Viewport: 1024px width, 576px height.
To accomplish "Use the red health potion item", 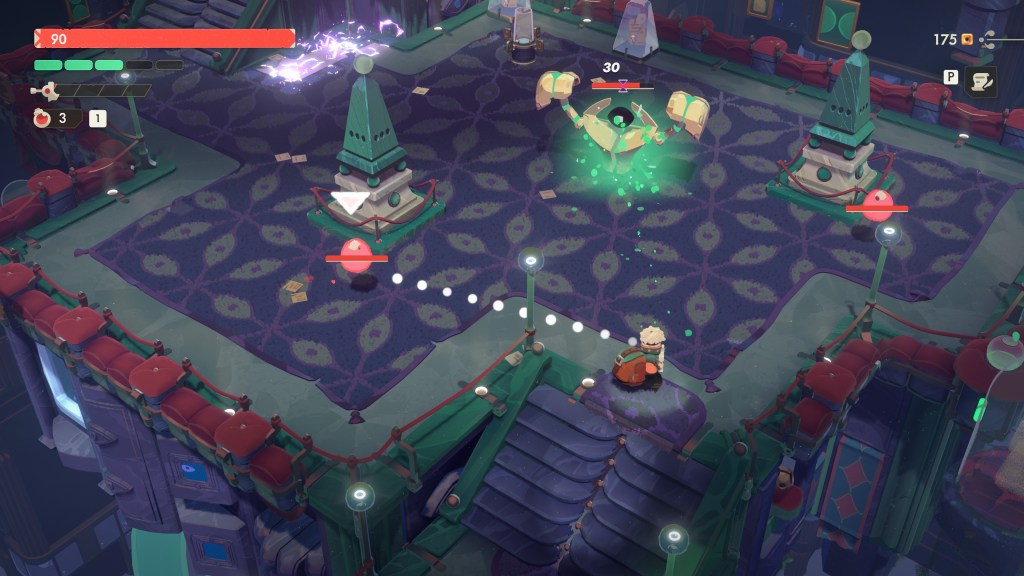I will click(42, 118).
